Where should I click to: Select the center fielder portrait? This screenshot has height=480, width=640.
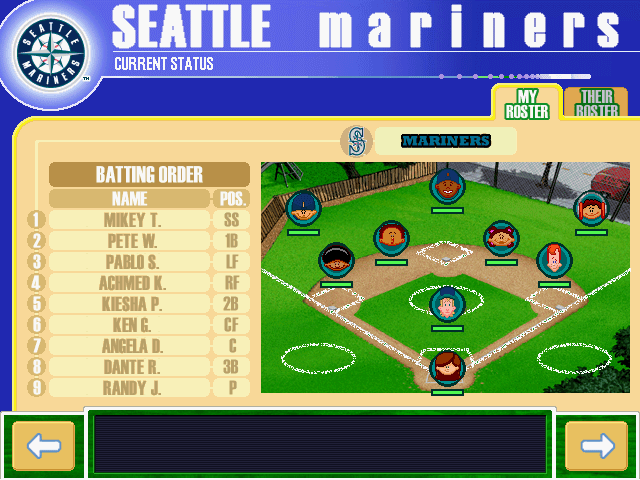click(x=447, y=186)
